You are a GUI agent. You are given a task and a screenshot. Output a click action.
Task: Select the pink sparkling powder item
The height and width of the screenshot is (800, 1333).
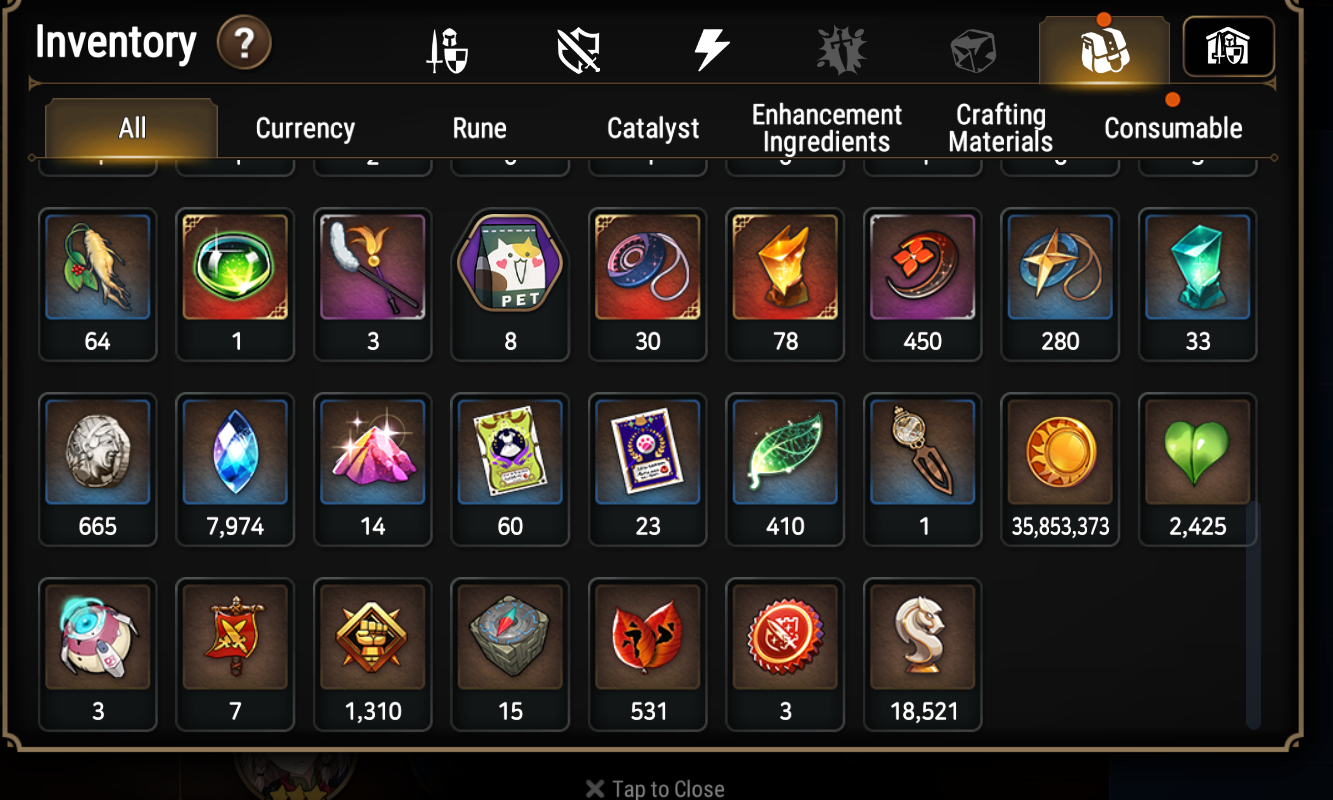coord(373,453)
